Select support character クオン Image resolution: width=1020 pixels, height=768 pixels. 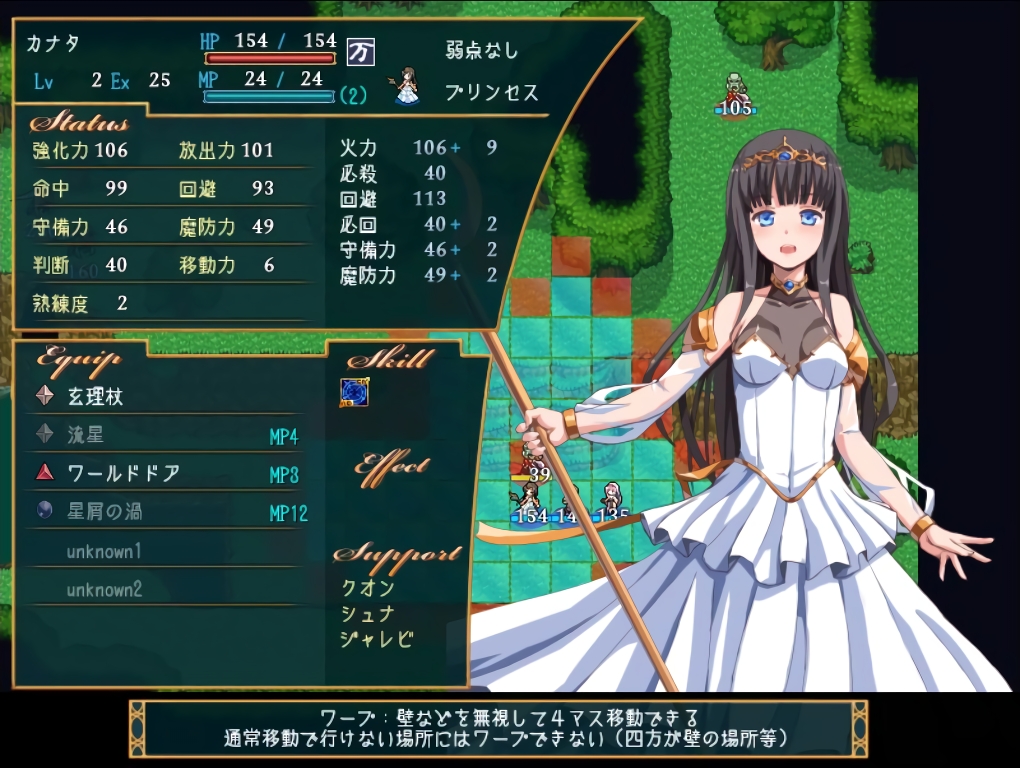coord(368,588)
